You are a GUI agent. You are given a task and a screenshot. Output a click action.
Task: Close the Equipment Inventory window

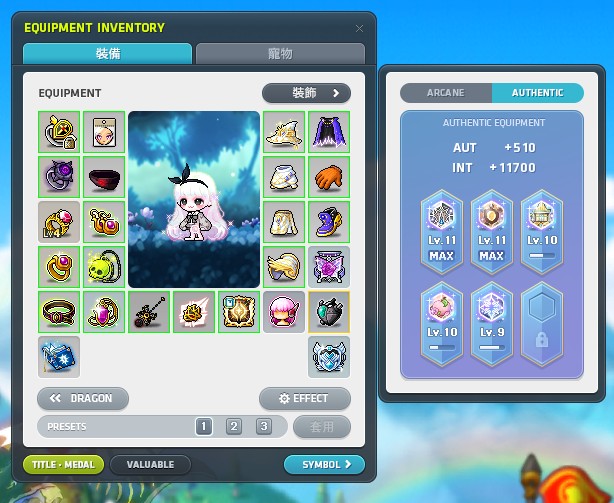(360, 28)
